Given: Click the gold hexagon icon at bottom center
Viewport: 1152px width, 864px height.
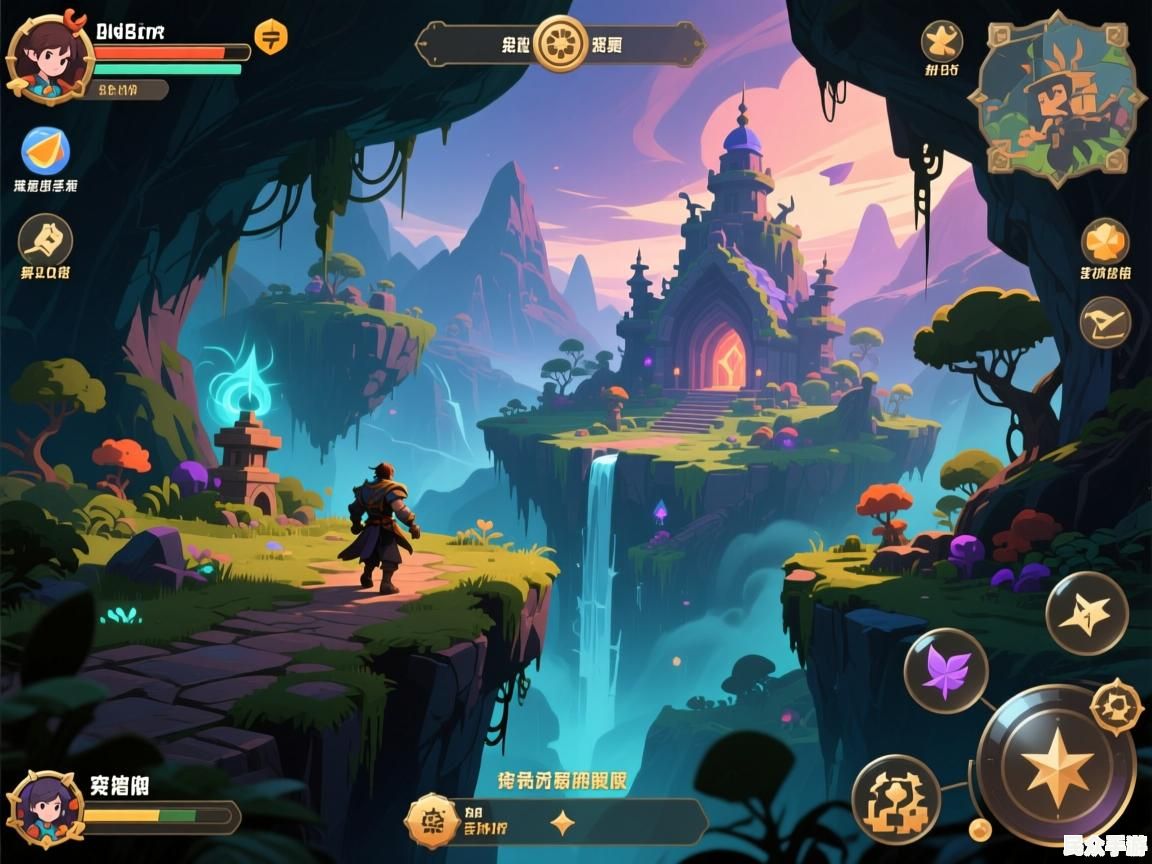Looking at the screenshot, I should click(432, 822).
